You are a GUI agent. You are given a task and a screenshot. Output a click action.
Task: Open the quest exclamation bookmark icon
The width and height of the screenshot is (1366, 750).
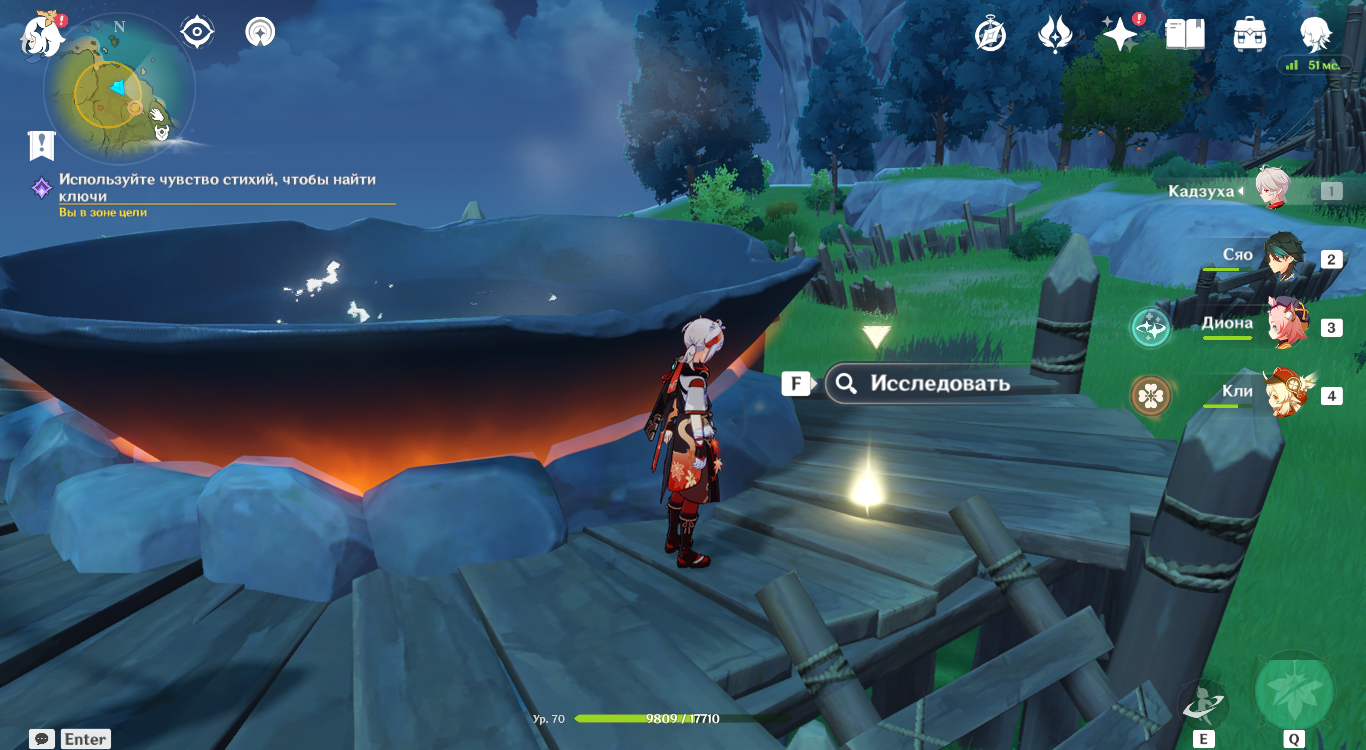[41, 146]
